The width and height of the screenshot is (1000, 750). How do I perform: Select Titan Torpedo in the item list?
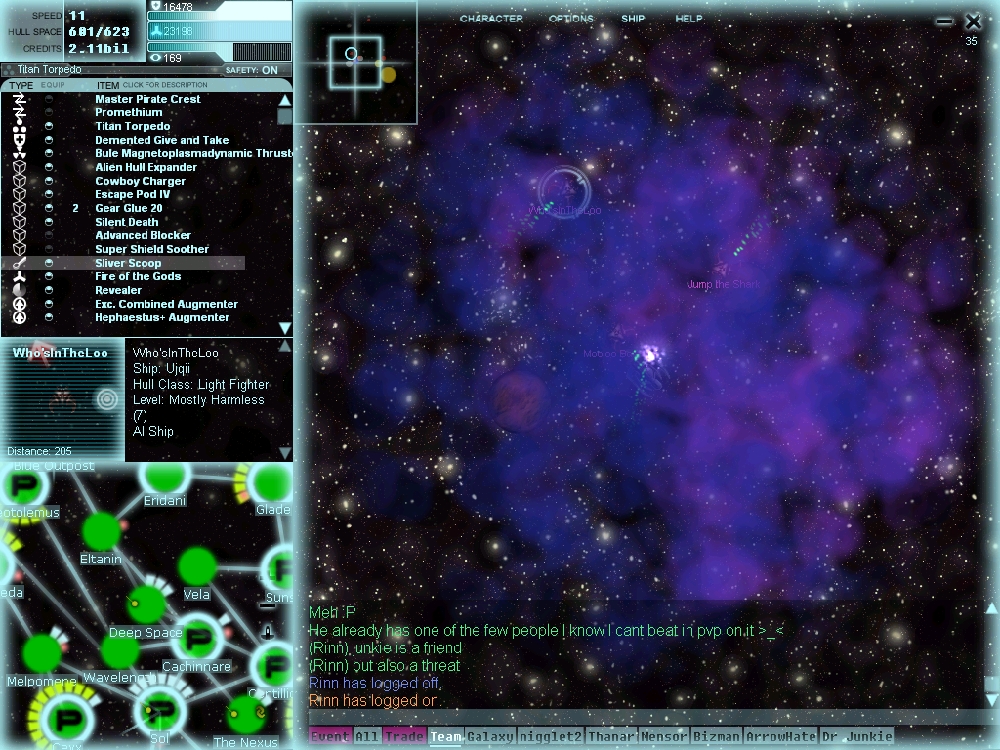[132, 127]
